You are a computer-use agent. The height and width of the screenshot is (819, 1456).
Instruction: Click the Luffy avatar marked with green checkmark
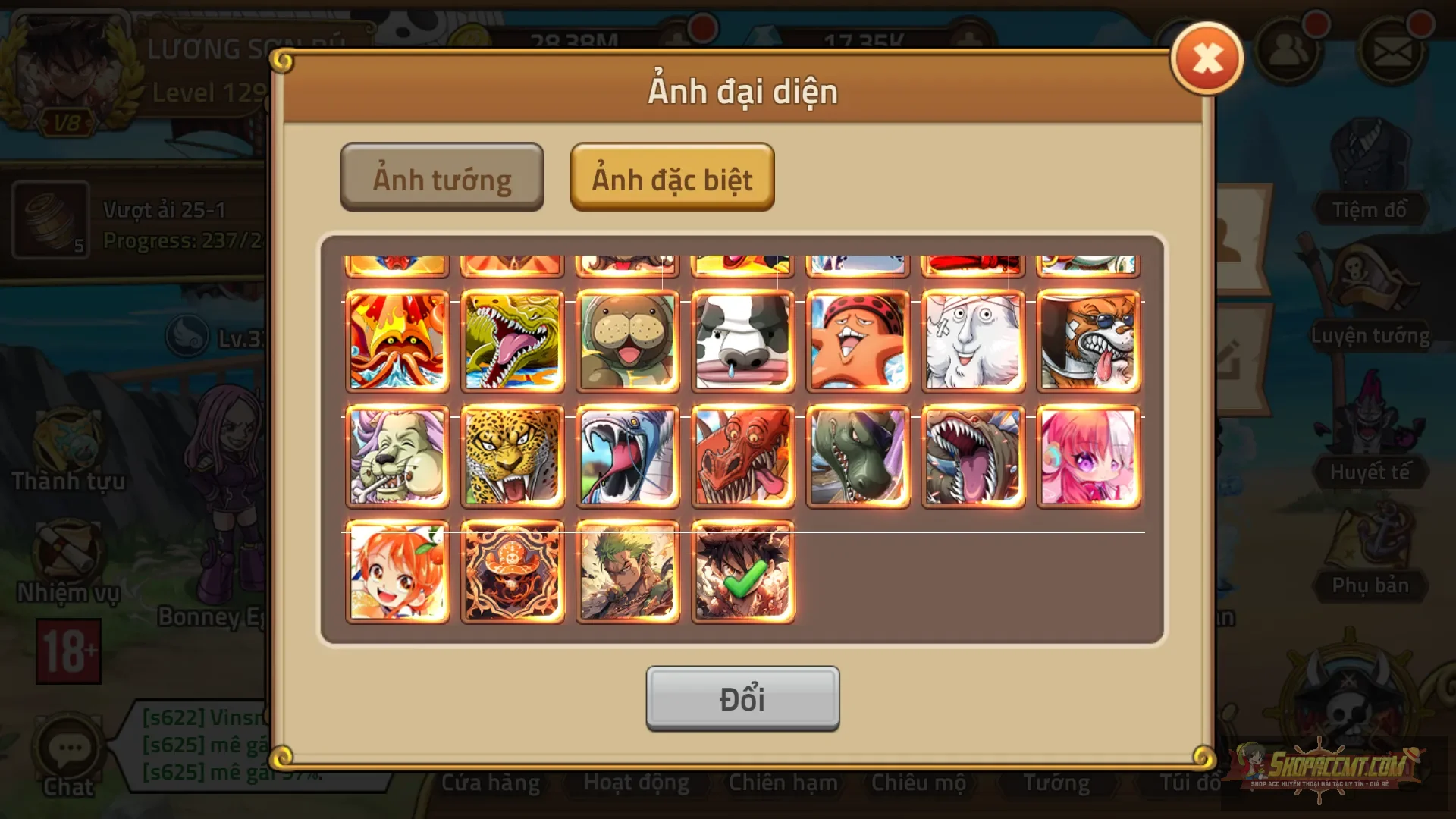pos(742,572)
